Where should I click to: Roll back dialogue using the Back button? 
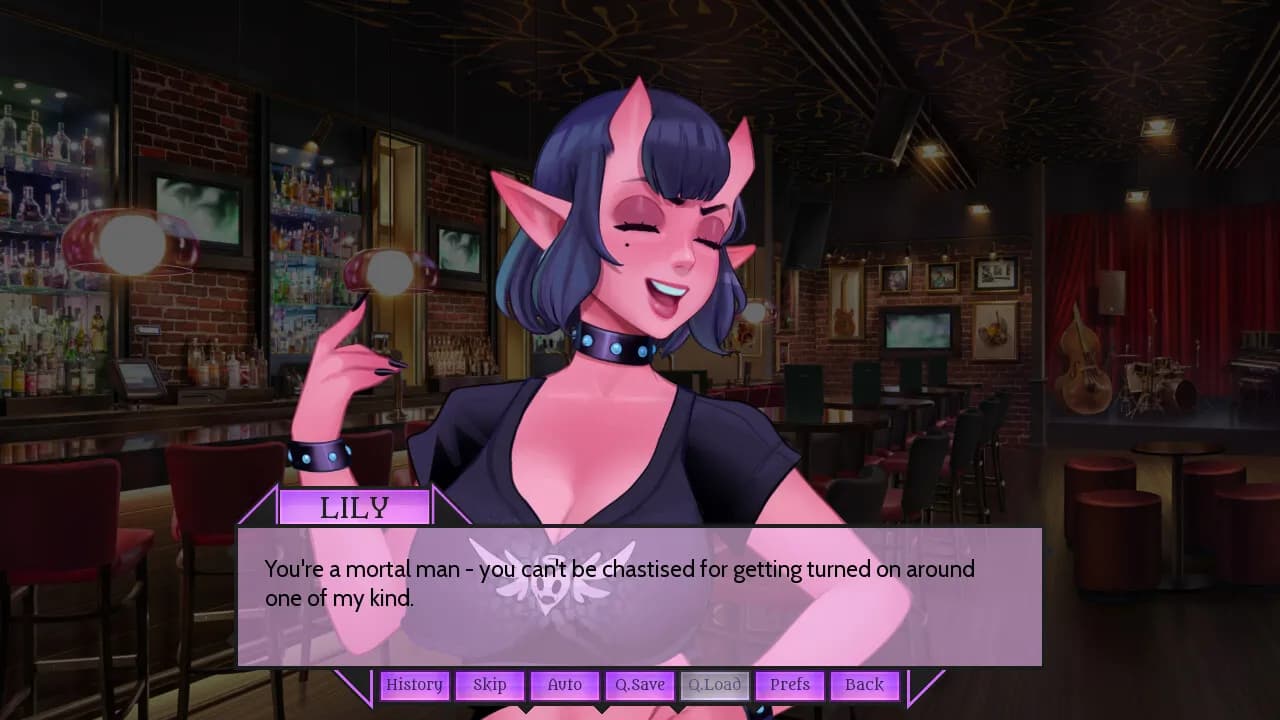click(x=864, y=685)
